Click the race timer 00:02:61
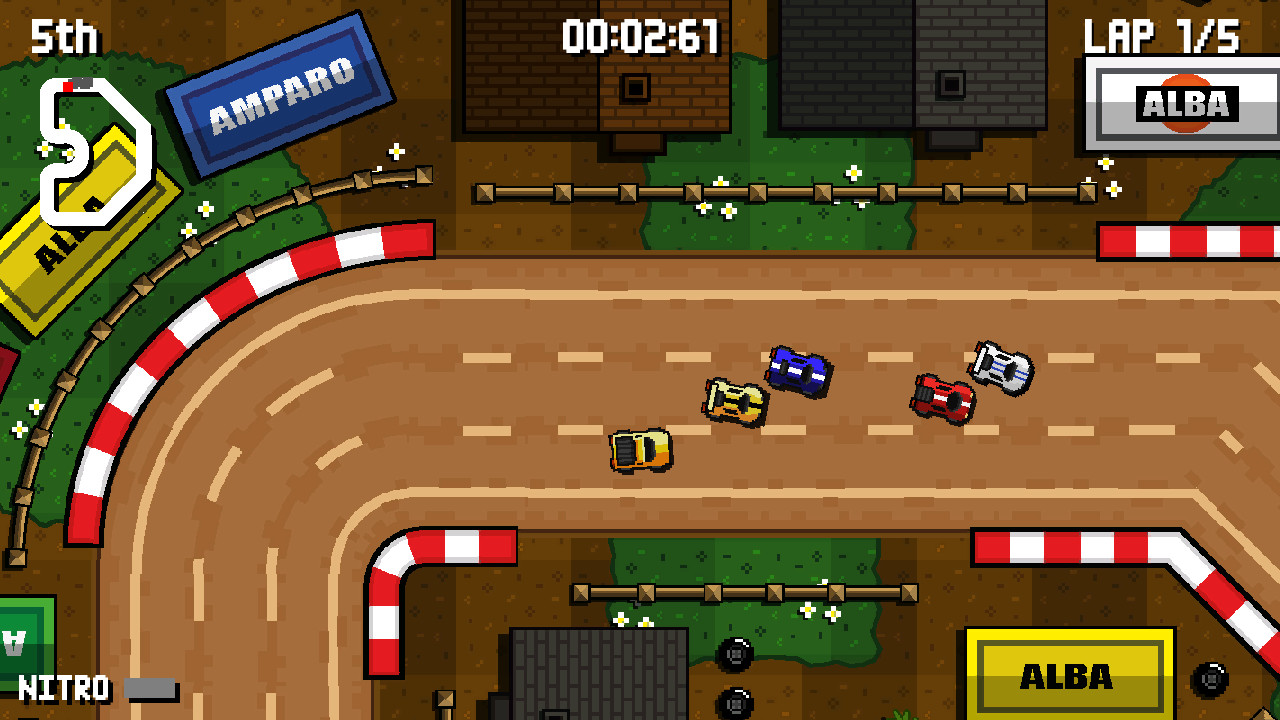This screenshot has width=1280, height=720. coord(640,36)
